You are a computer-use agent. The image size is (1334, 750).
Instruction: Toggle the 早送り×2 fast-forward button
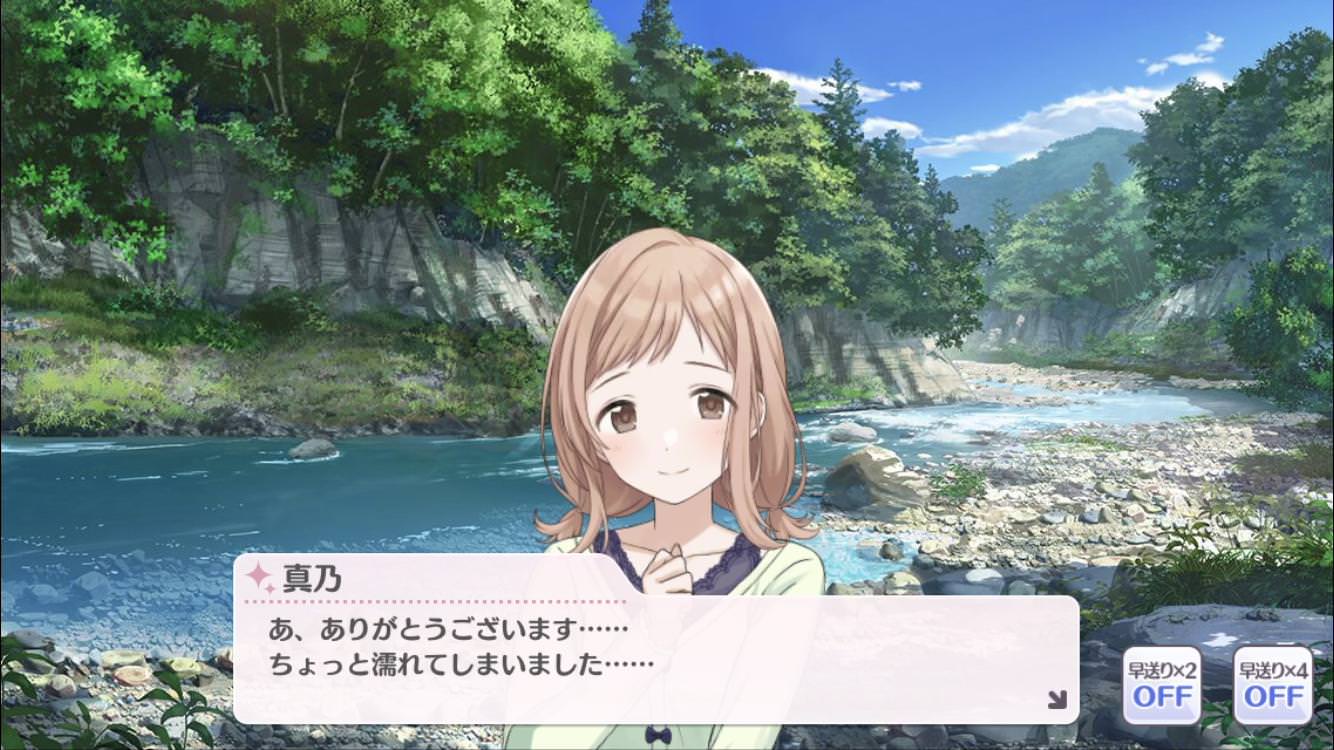1162,685
